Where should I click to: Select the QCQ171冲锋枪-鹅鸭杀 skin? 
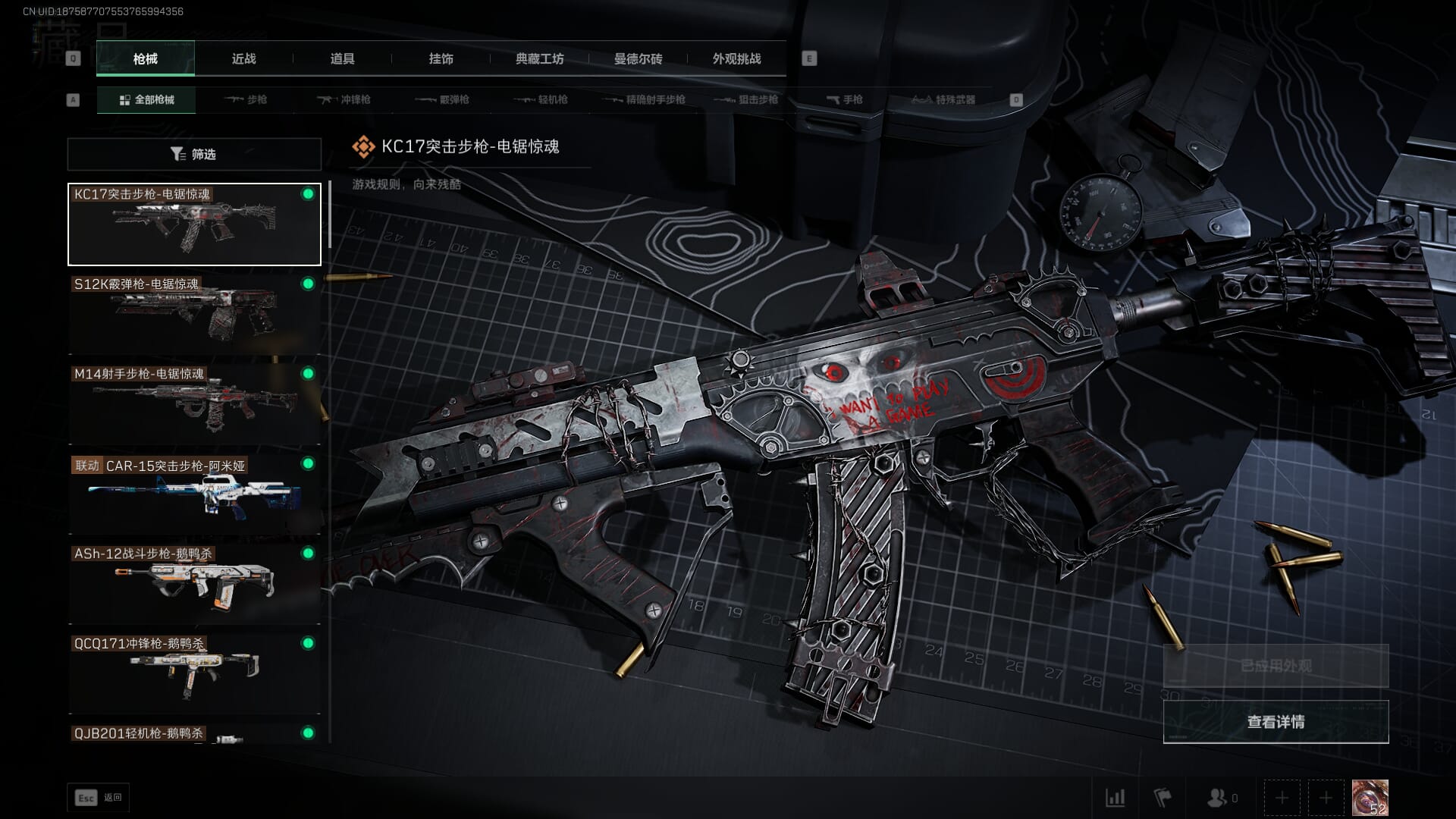[x=194, y=673]
